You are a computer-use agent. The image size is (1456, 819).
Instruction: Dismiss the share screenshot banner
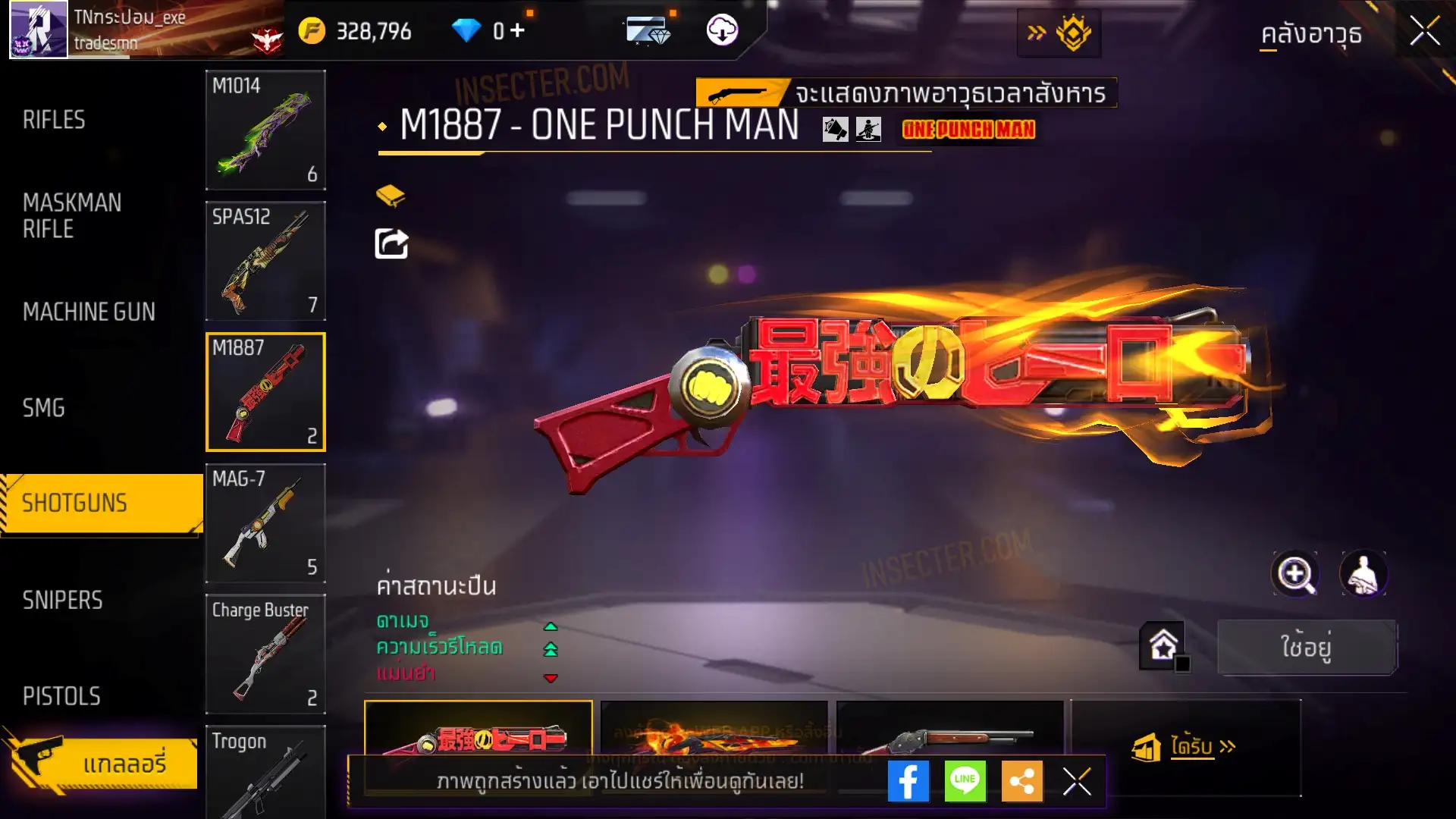click(x=1077, y=781)
